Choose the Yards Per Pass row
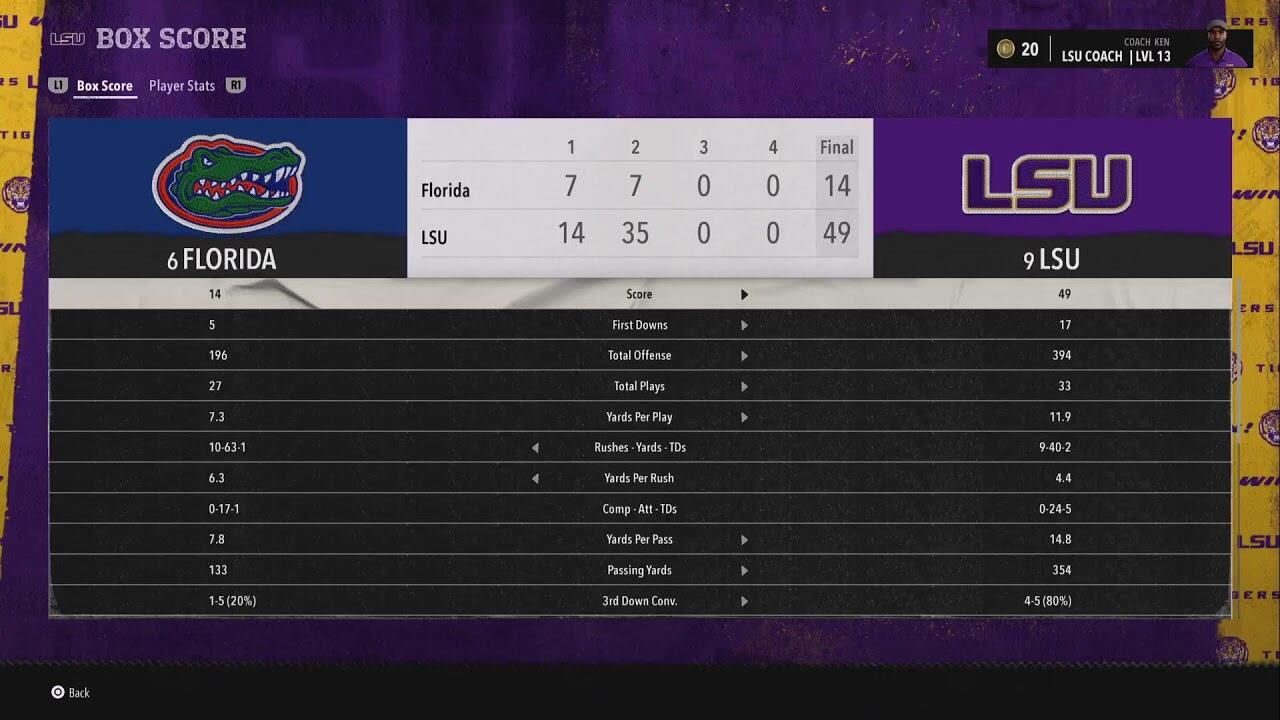Viewport: 1280px width, 720px height. tap(639, 539)
